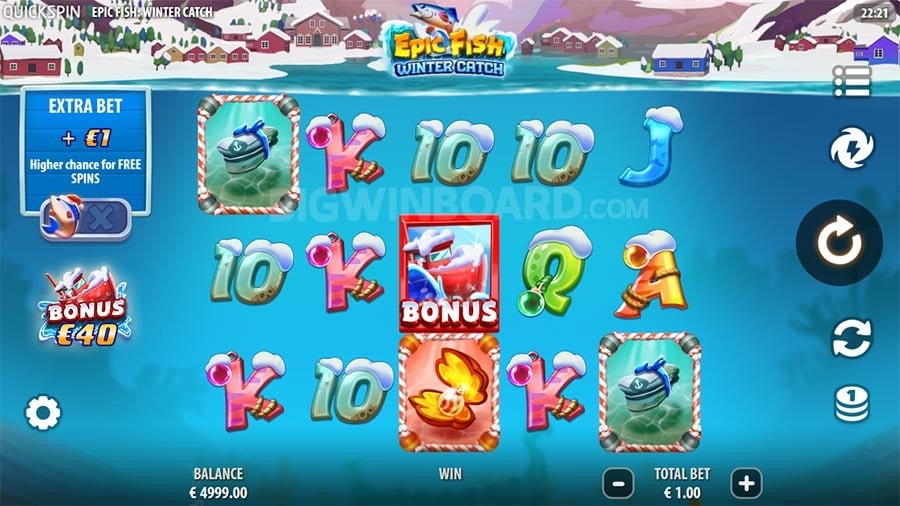The height and width of the screenshot is (506, 900).
Task: Open the coin stack bet options
Action: click(851, 403)
